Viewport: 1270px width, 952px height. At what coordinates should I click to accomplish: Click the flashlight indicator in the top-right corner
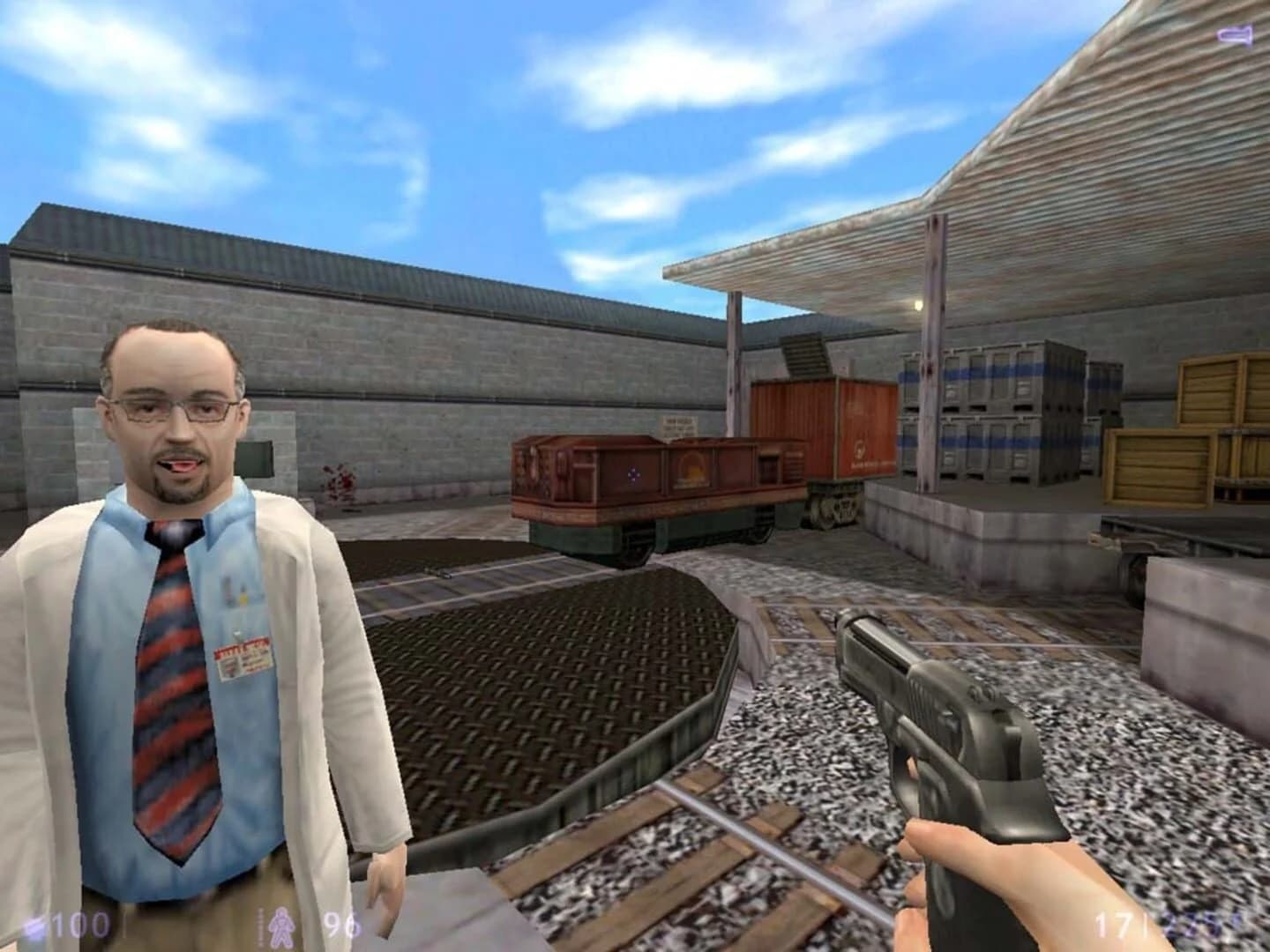click(1233, 35)
